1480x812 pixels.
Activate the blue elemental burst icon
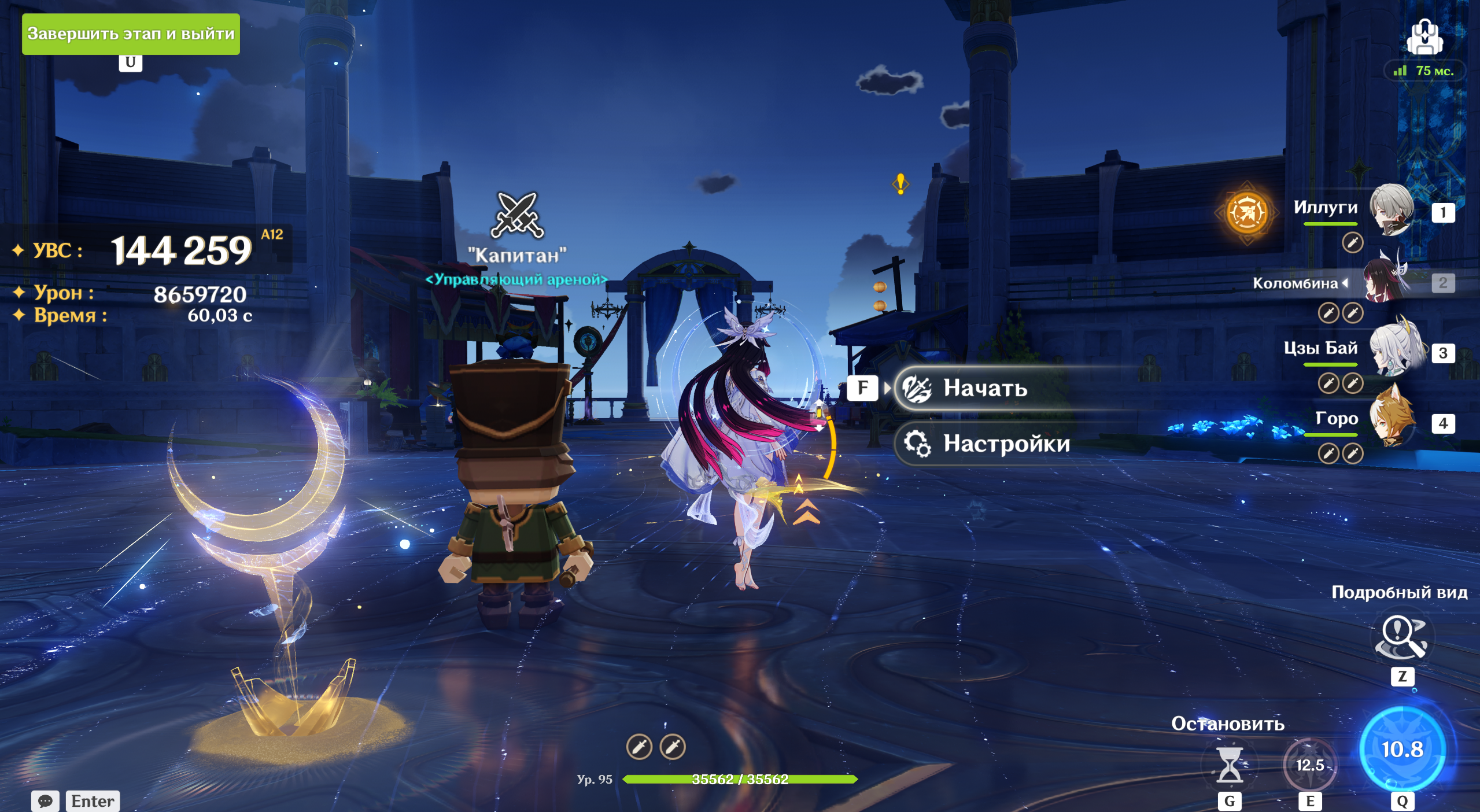coord(1402,749)
